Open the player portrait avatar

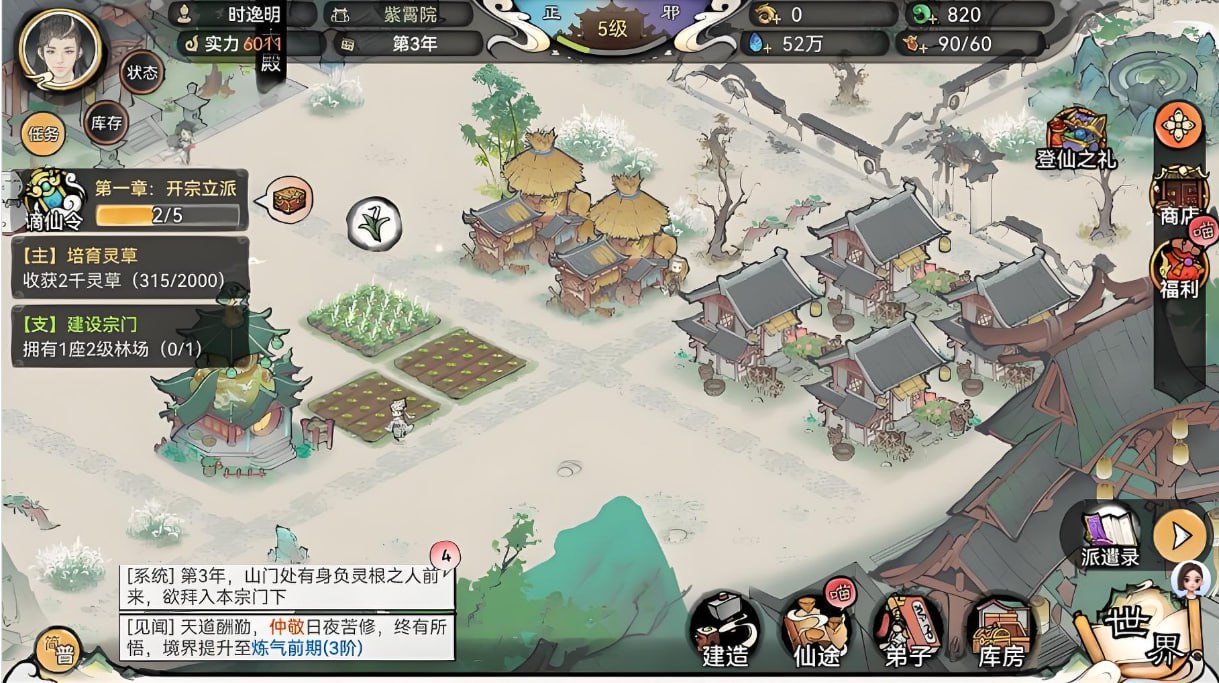pyautogui.click(x=60, y=48)
